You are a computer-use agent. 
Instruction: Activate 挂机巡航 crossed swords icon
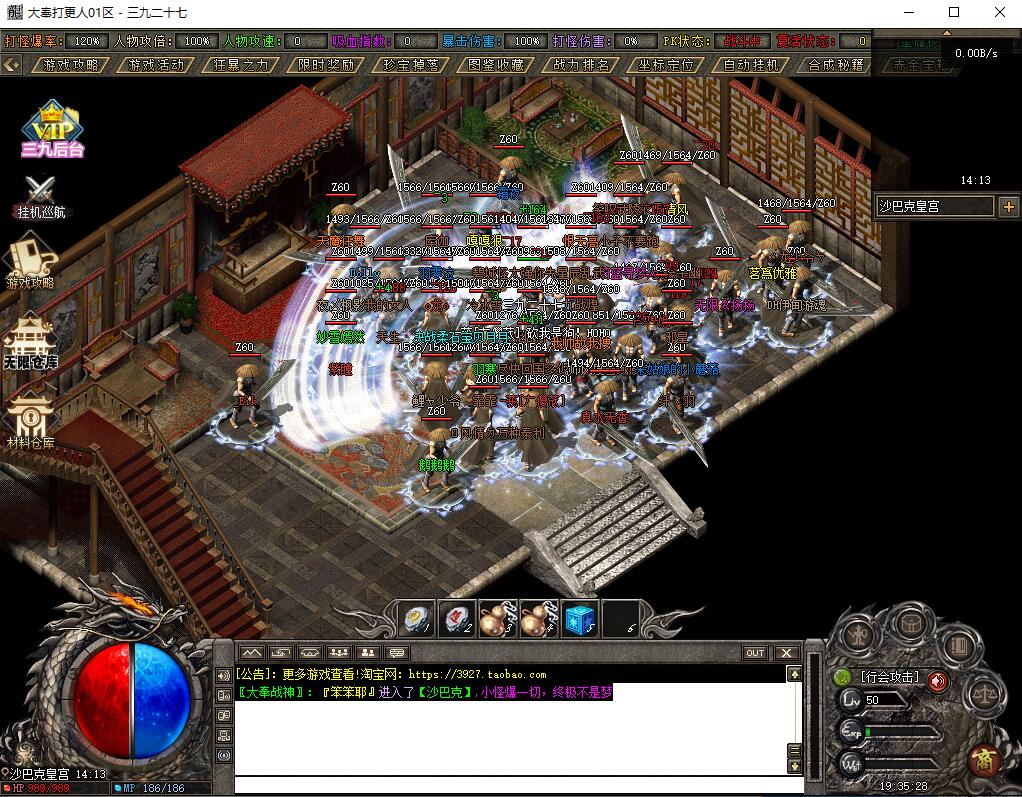[x=40, y=195]
